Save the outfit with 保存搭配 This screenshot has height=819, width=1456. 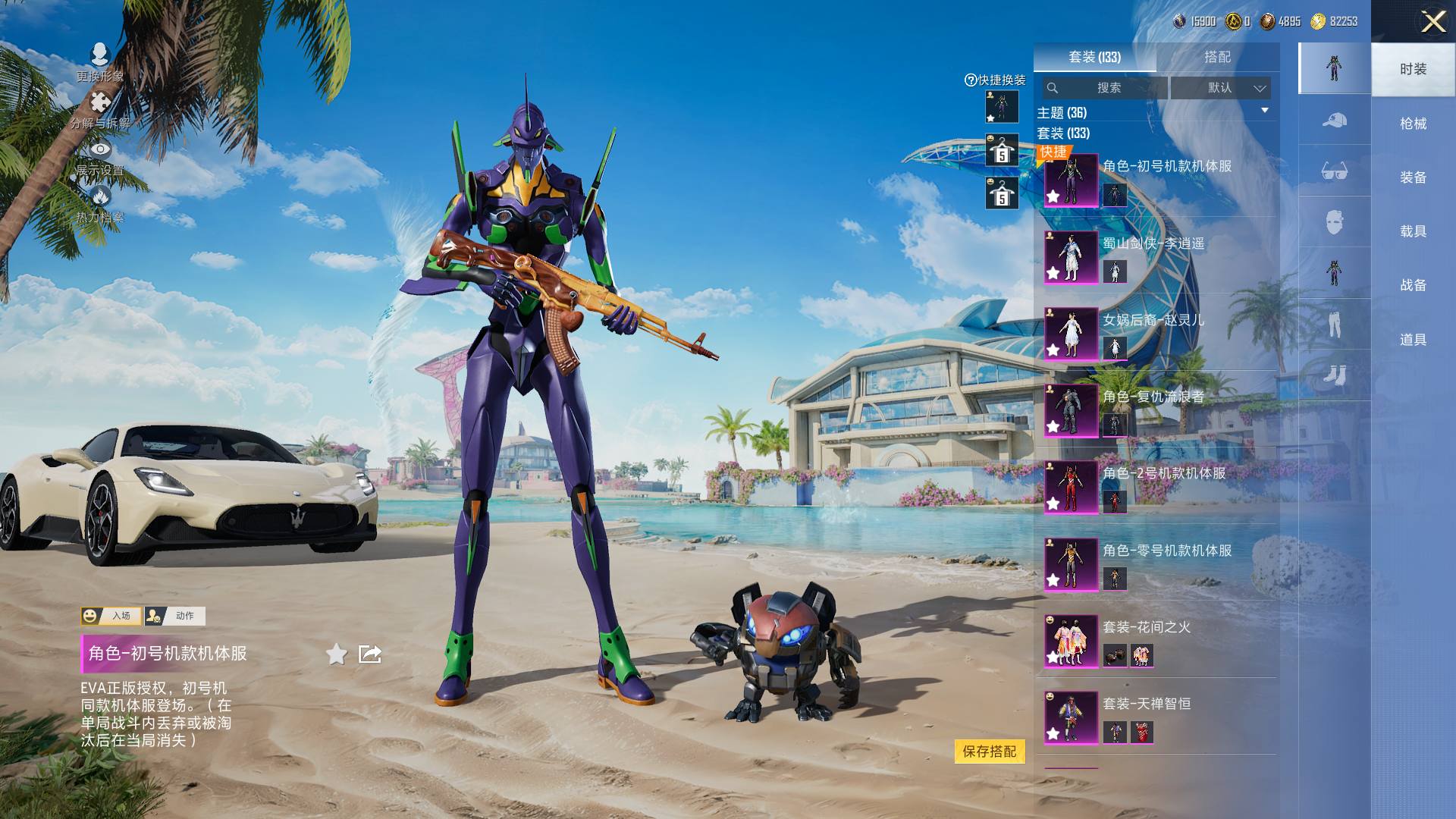pos(989,752)
